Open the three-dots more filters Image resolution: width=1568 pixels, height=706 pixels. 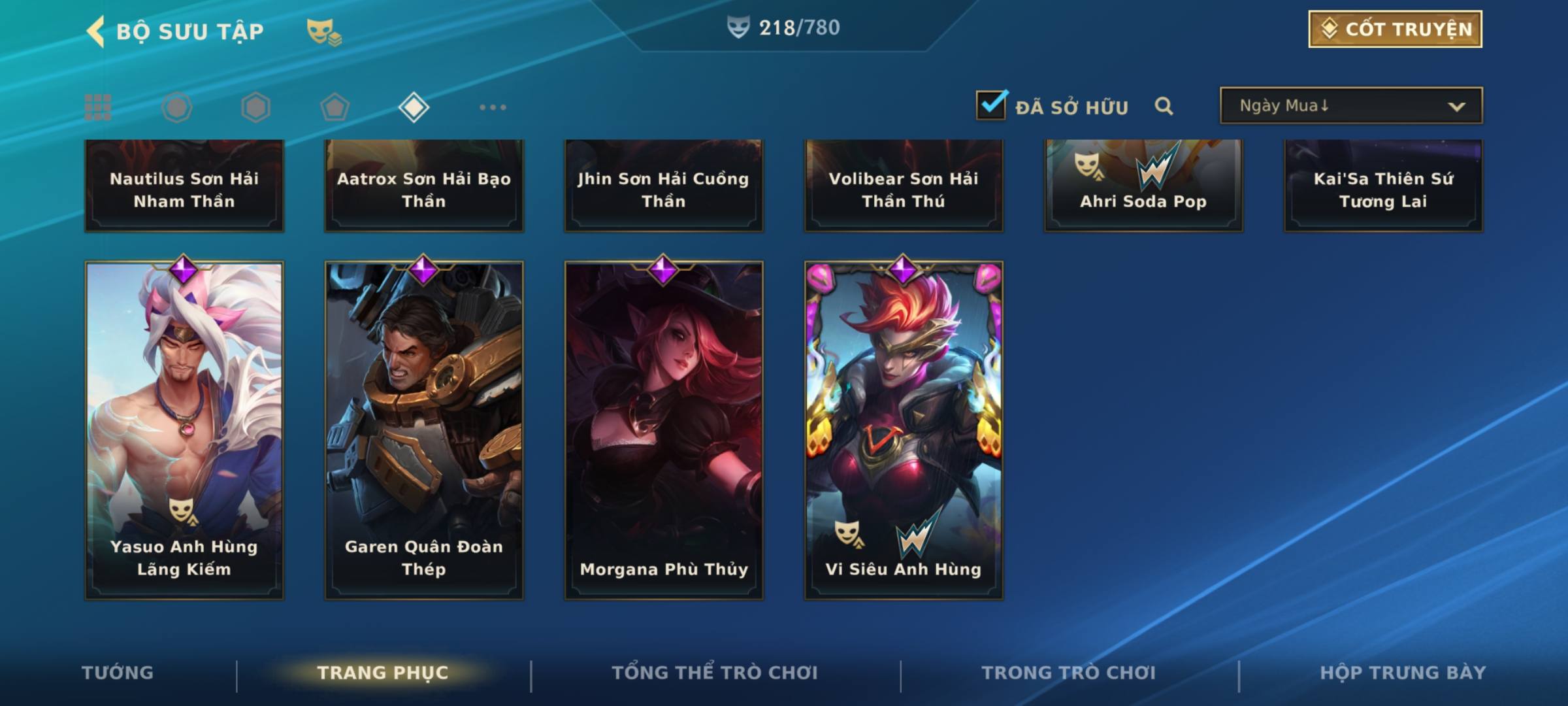coord(493,107)
